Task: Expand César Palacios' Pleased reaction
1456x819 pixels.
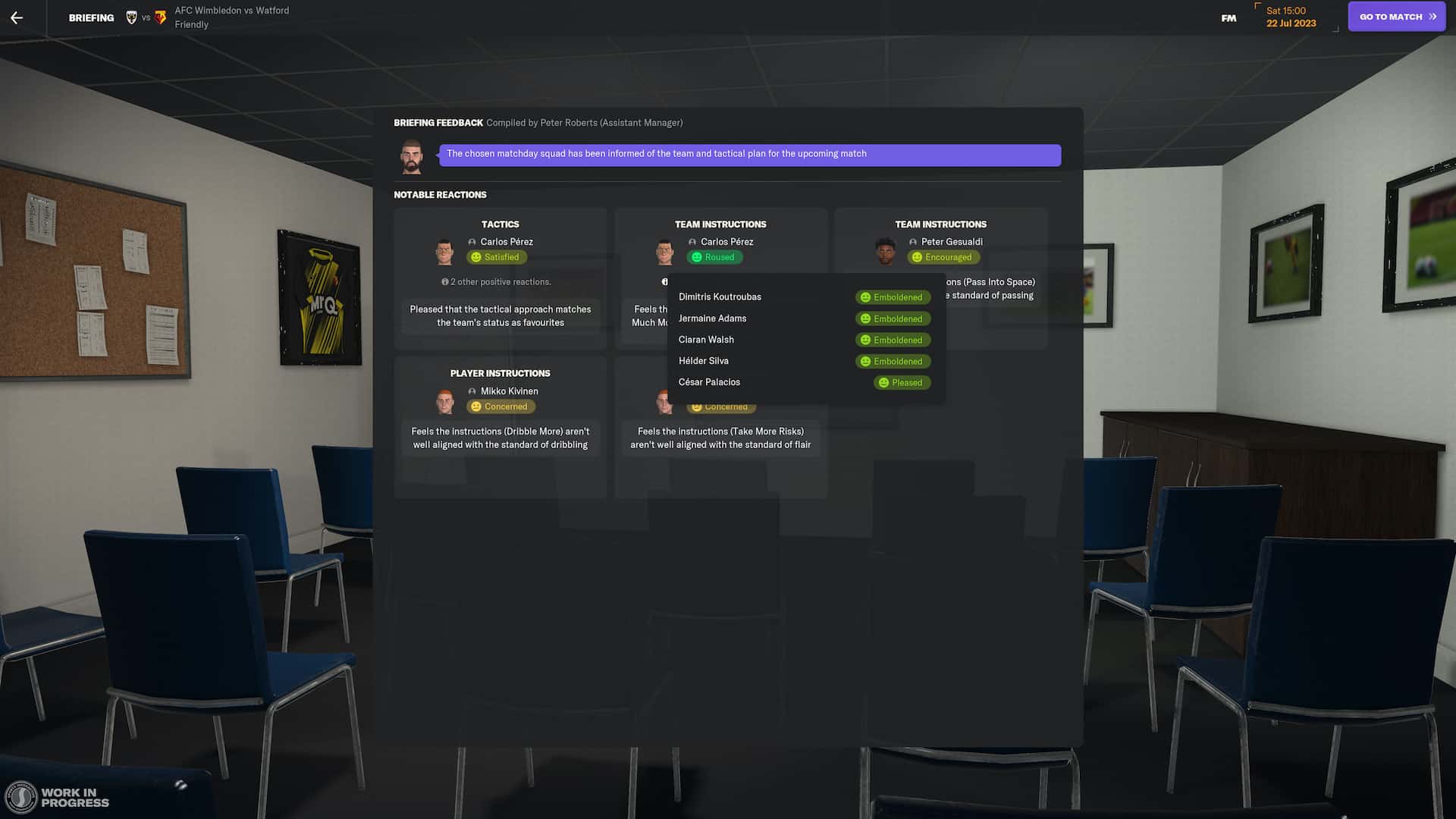Action: pyautogui.click(x=901, y=382)
